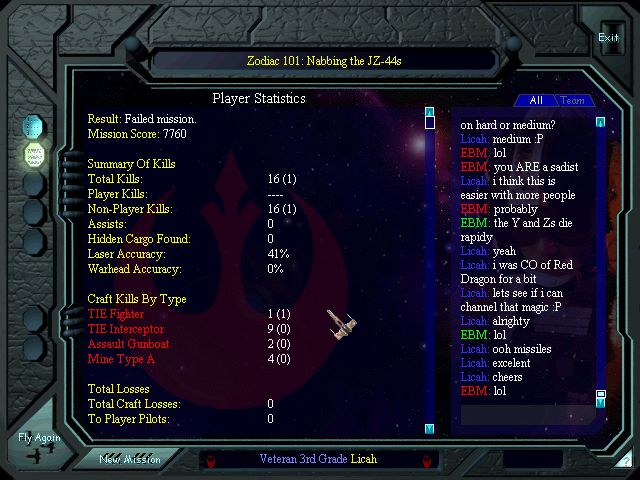Viewport: 640px width, 480px height.
Task: Click the chat scroll-down arrow
Action: click(x=600, y=404)
